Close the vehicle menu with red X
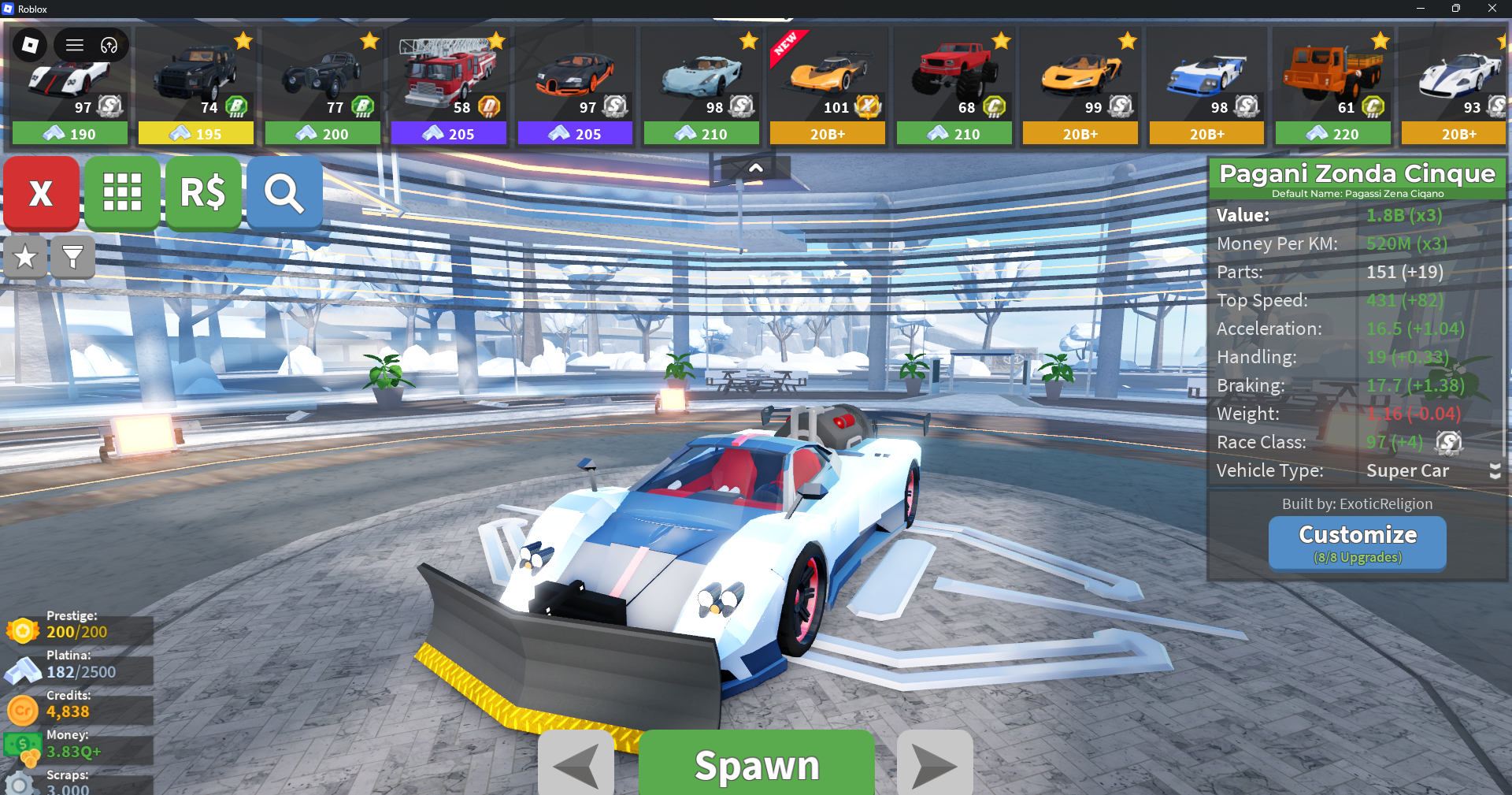Viewport: 1512px width, 795px height. [41, 193]
